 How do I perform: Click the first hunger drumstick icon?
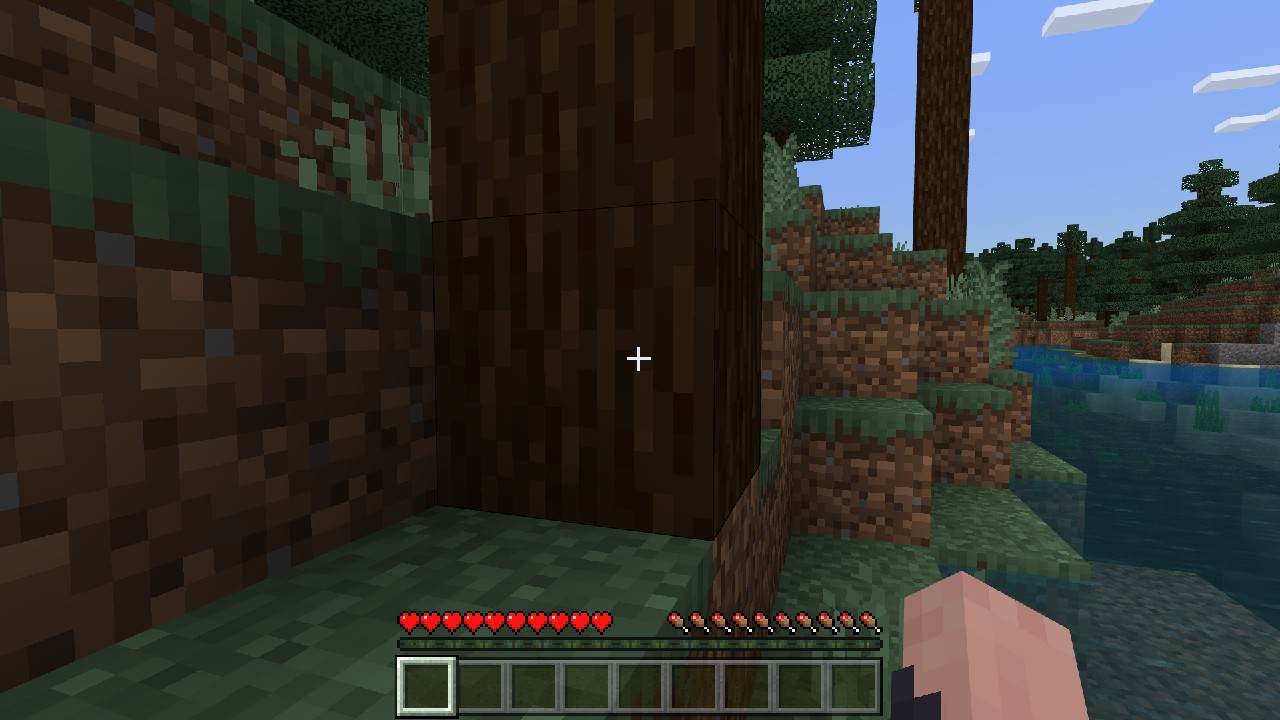tap(678, 620)
